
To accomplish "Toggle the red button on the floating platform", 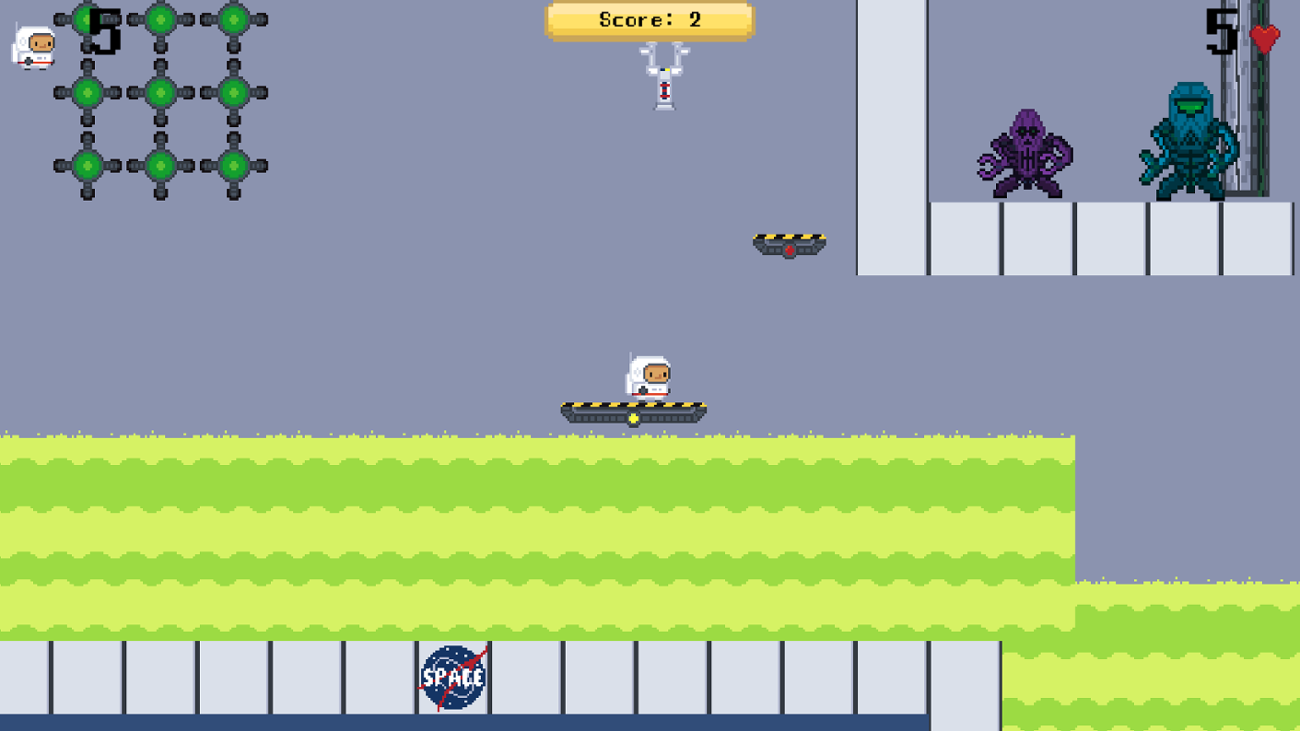I will pos(790,250).
